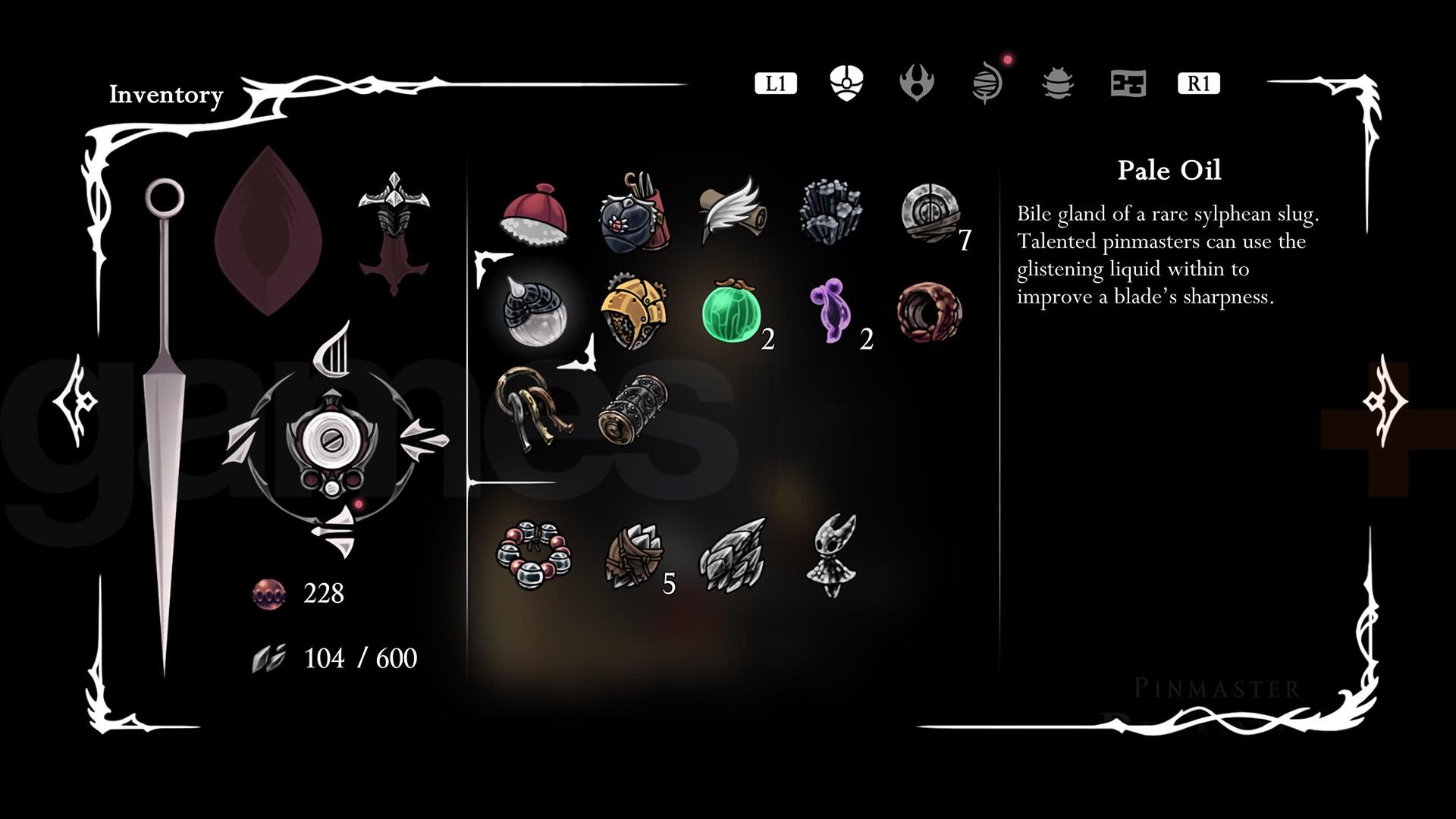
Task: Select the red cap item
Action: tap(534, 215)
